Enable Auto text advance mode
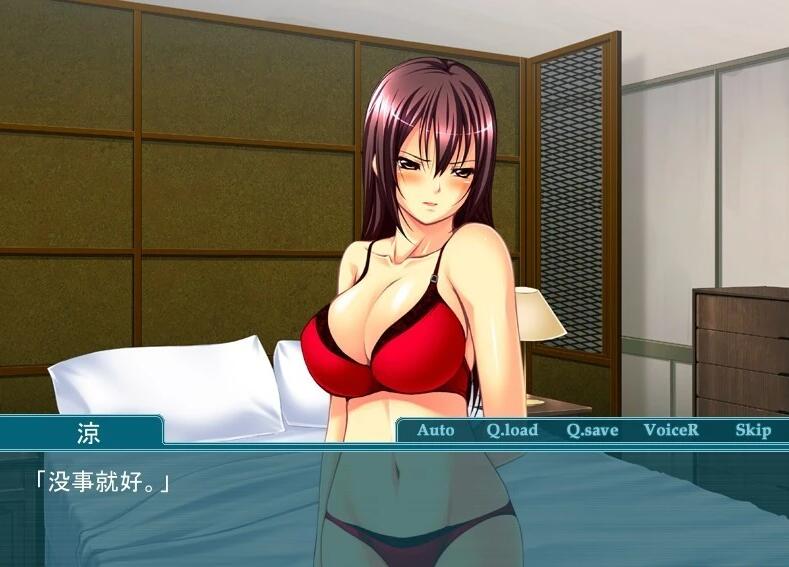 pos(435,430)
